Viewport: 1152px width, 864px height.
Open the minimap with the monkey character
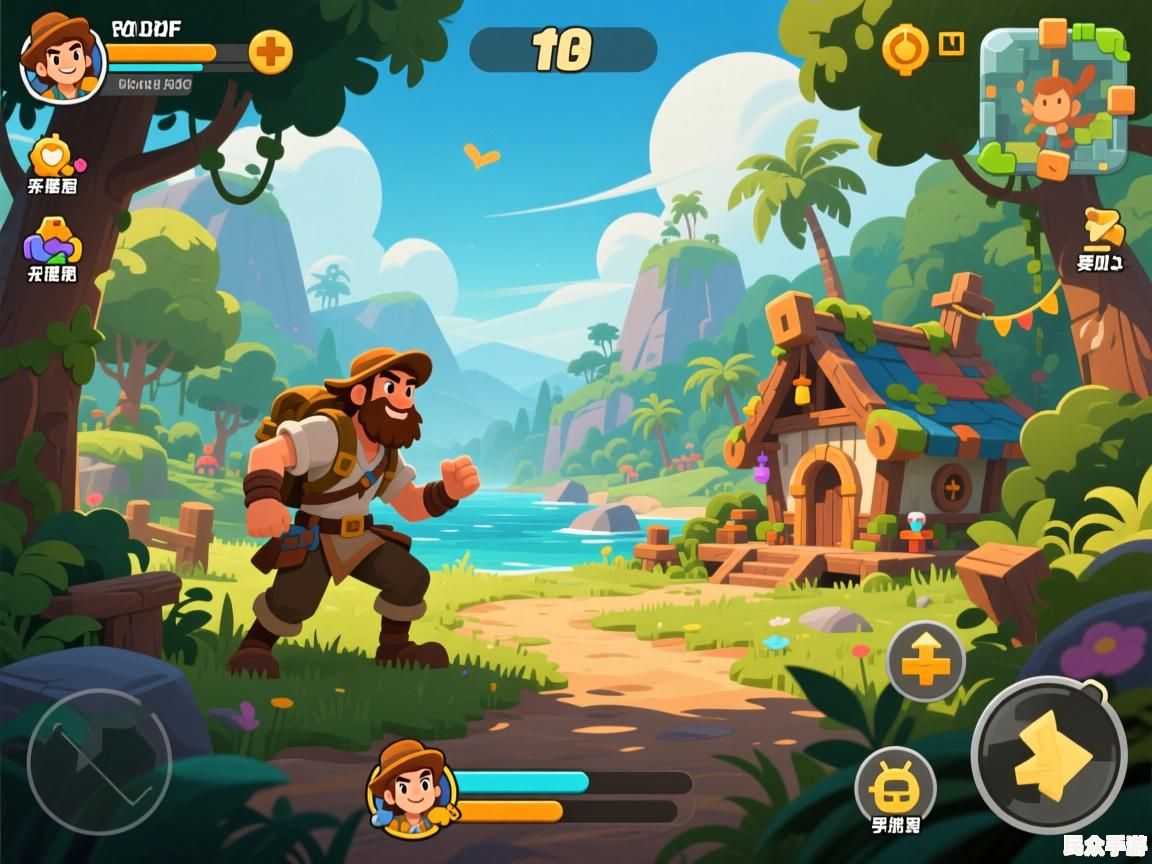(1054, 102)
